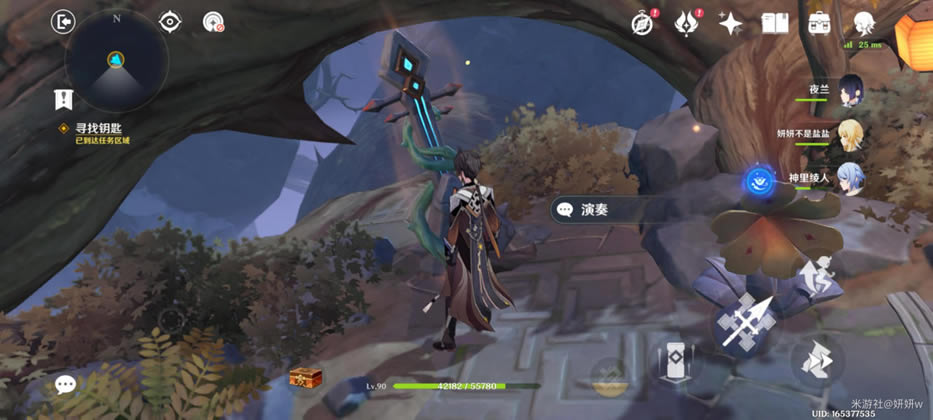The height and width of the screenshot is (420, 933).
Task: Tap the polearm normal attack button
Action: (745, 322)
